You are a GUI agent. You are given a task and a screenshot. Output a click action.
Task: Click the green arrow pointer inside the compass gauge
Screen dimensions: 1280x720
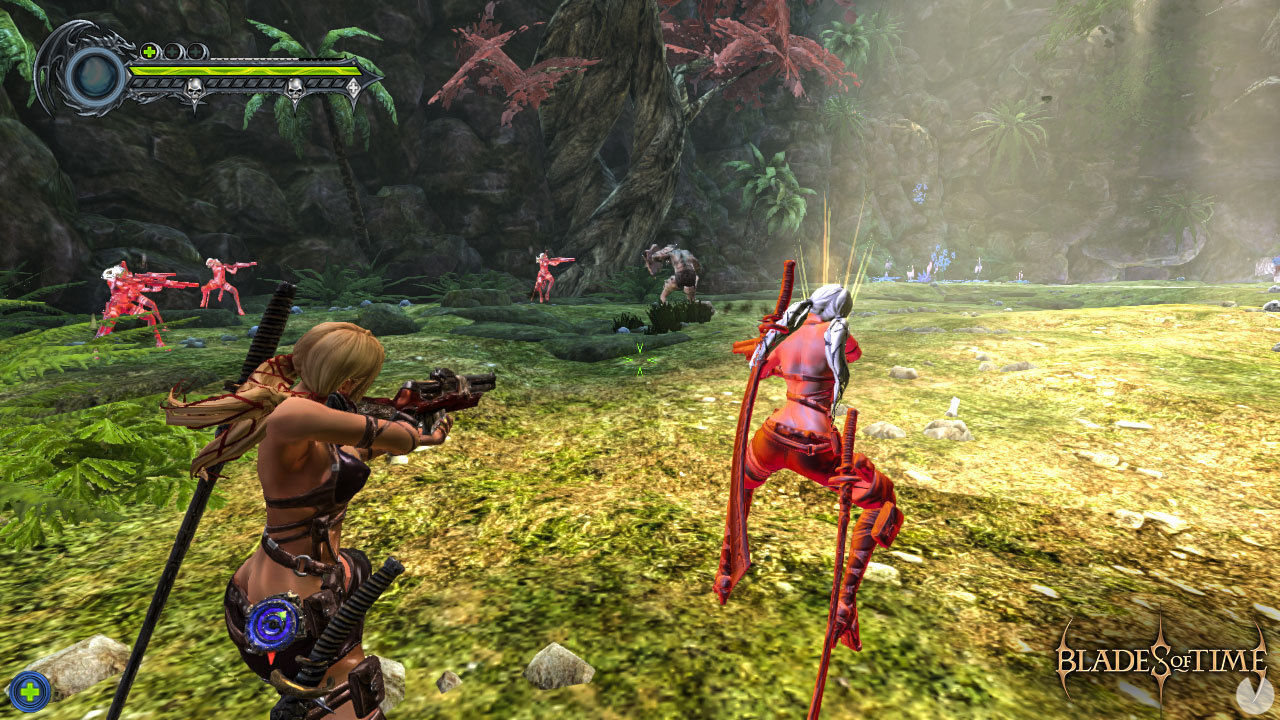282,614
